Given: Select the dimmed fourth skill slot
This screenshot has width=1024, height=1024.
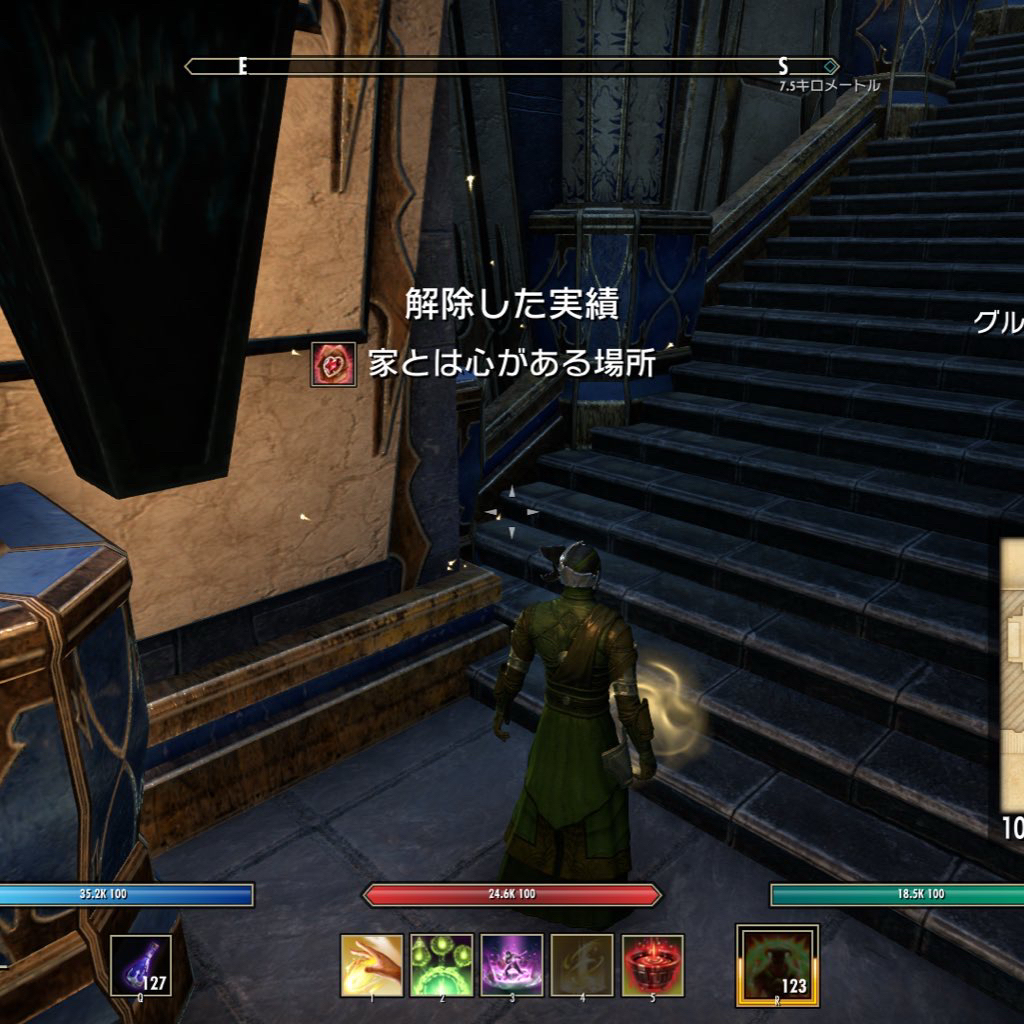Looking at the screenshot, I should 582,965.
